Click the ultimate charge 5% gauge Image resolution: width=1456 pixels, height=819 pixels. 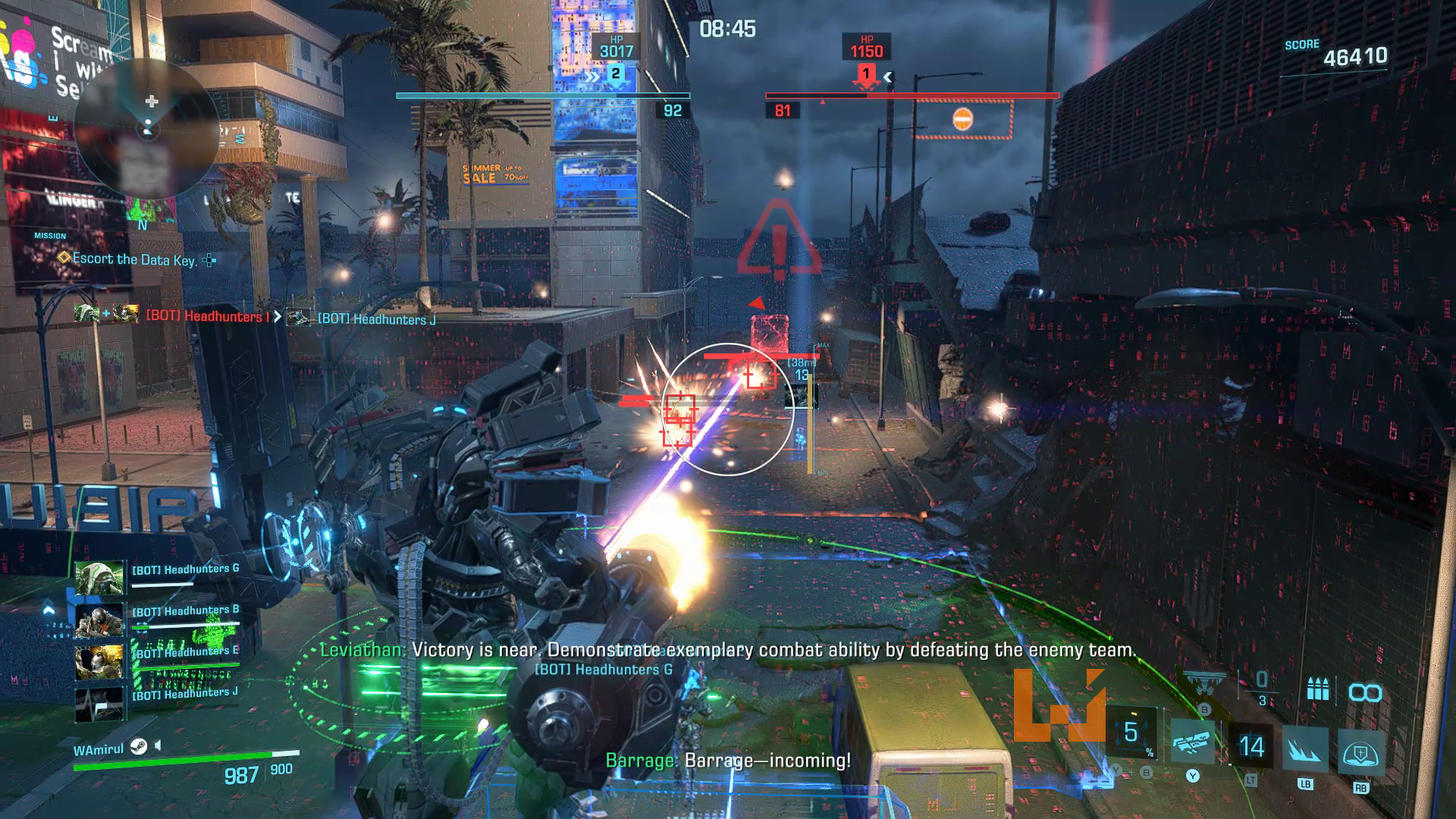pyautogui.click(x=1132, y=733)
